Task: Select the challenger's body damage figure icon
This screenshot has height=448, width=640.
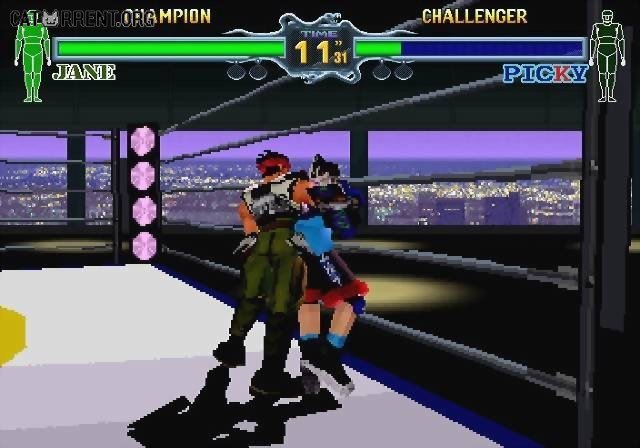Action: coord(606,60)
